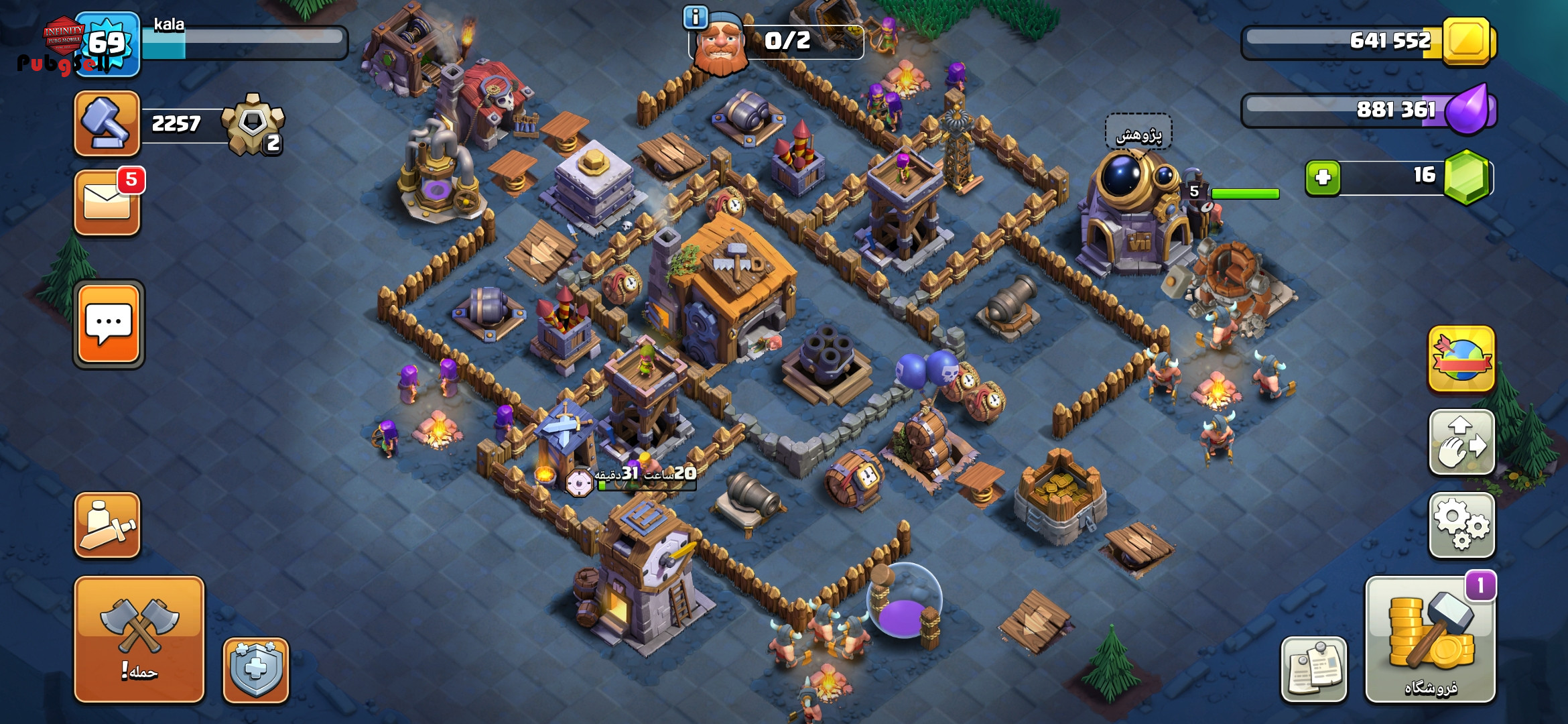Open the shop with the gold and hammer
The width and height of the screenshot is (1568, 724).
[x=1430, y=640]
